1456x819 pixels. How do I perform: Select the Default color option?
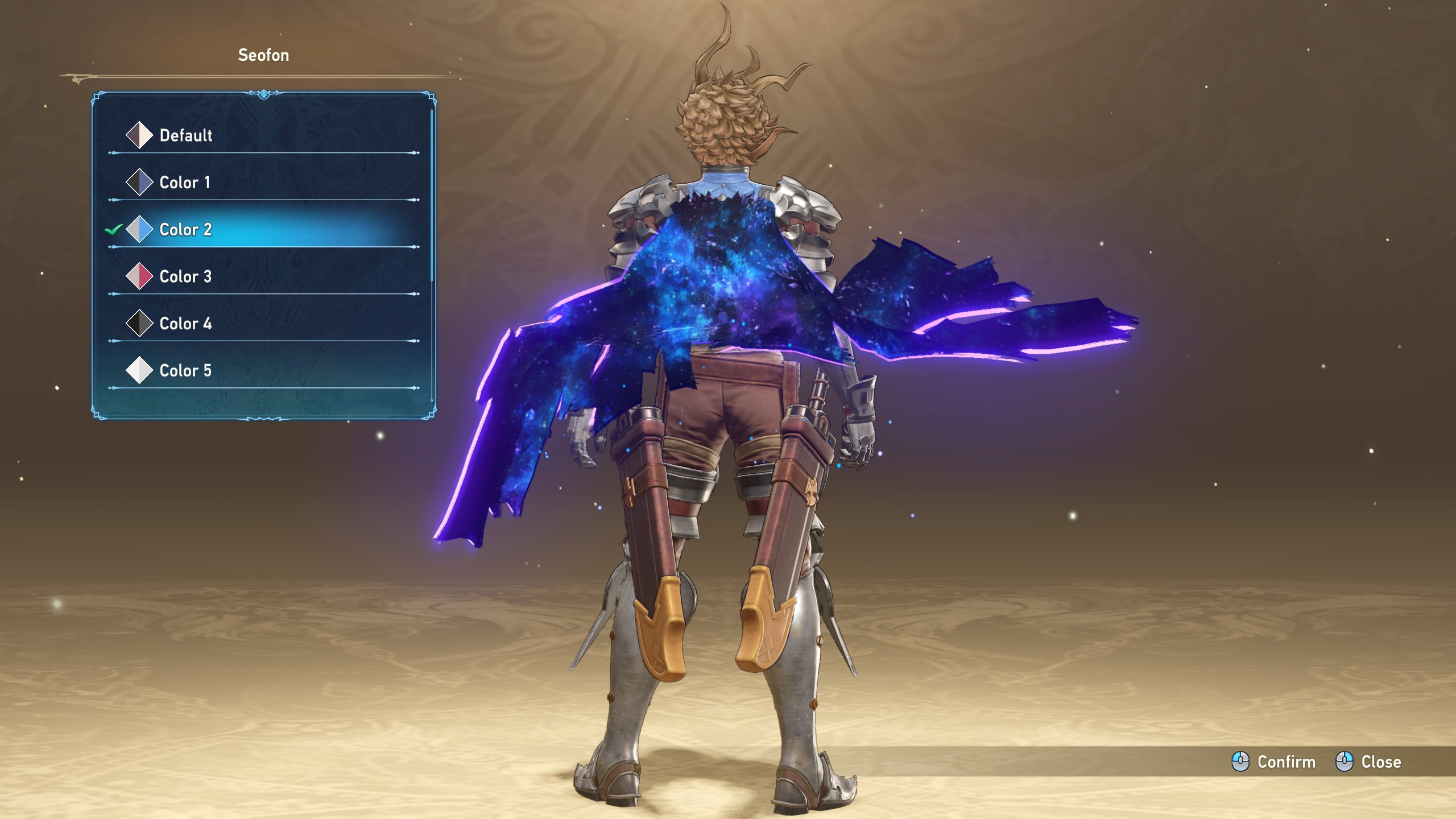[x=185, y=135]
